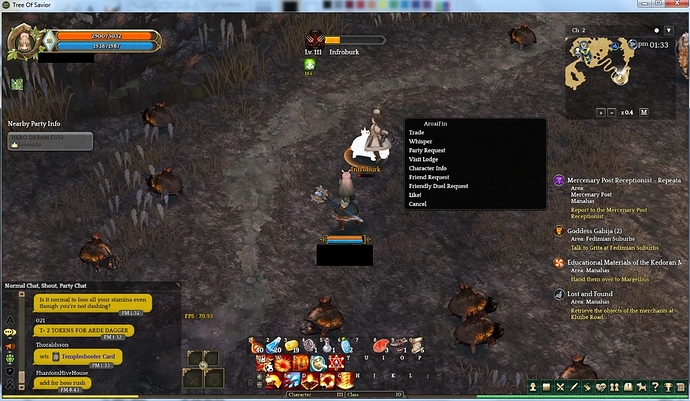Click the character portrait in top-left
The image size is (690, 401).
(x=22, y=42)
